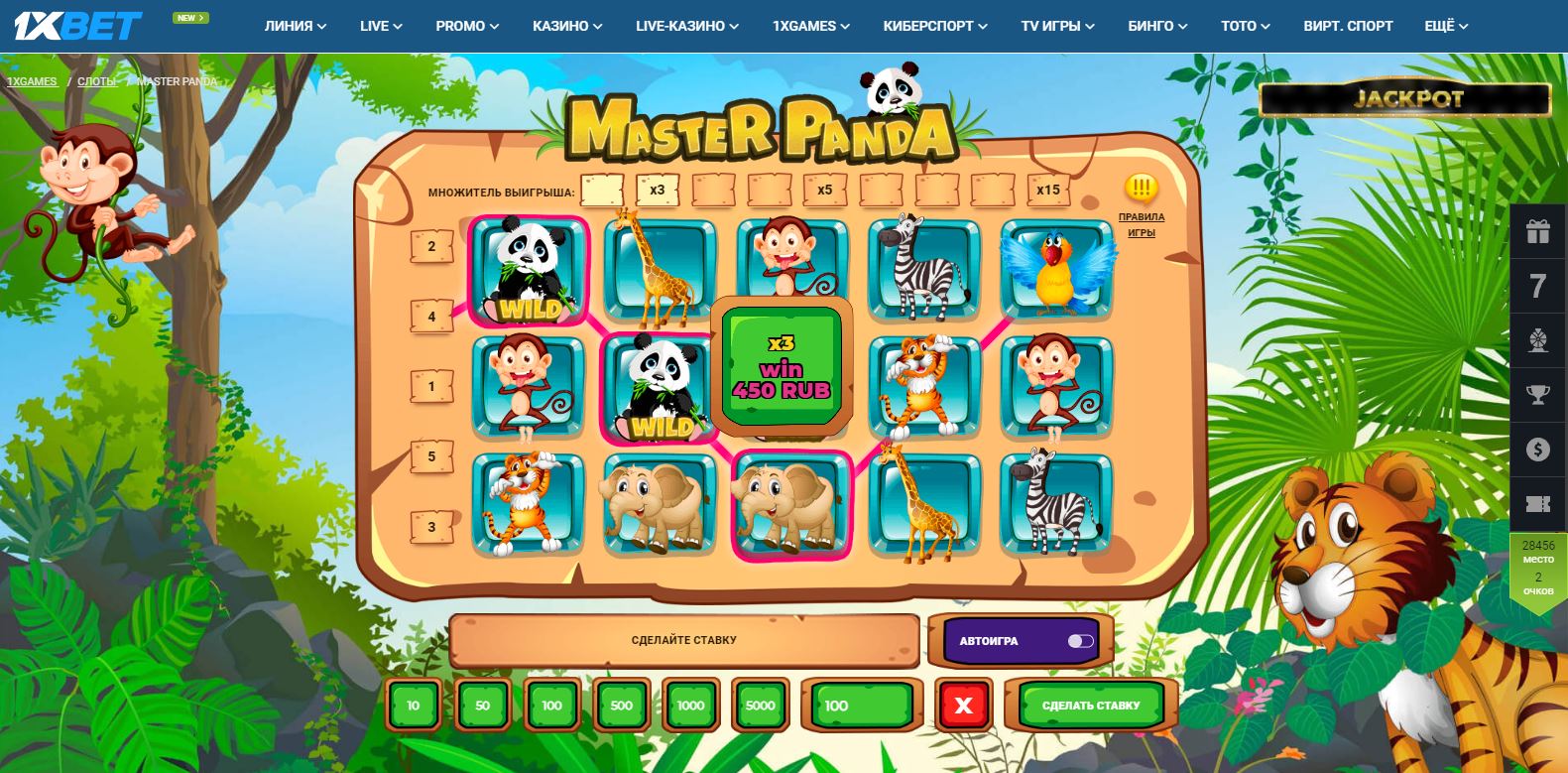Open the dollar coin icon in sidebar
The image size is (1568, 773).
[1538, 450]
